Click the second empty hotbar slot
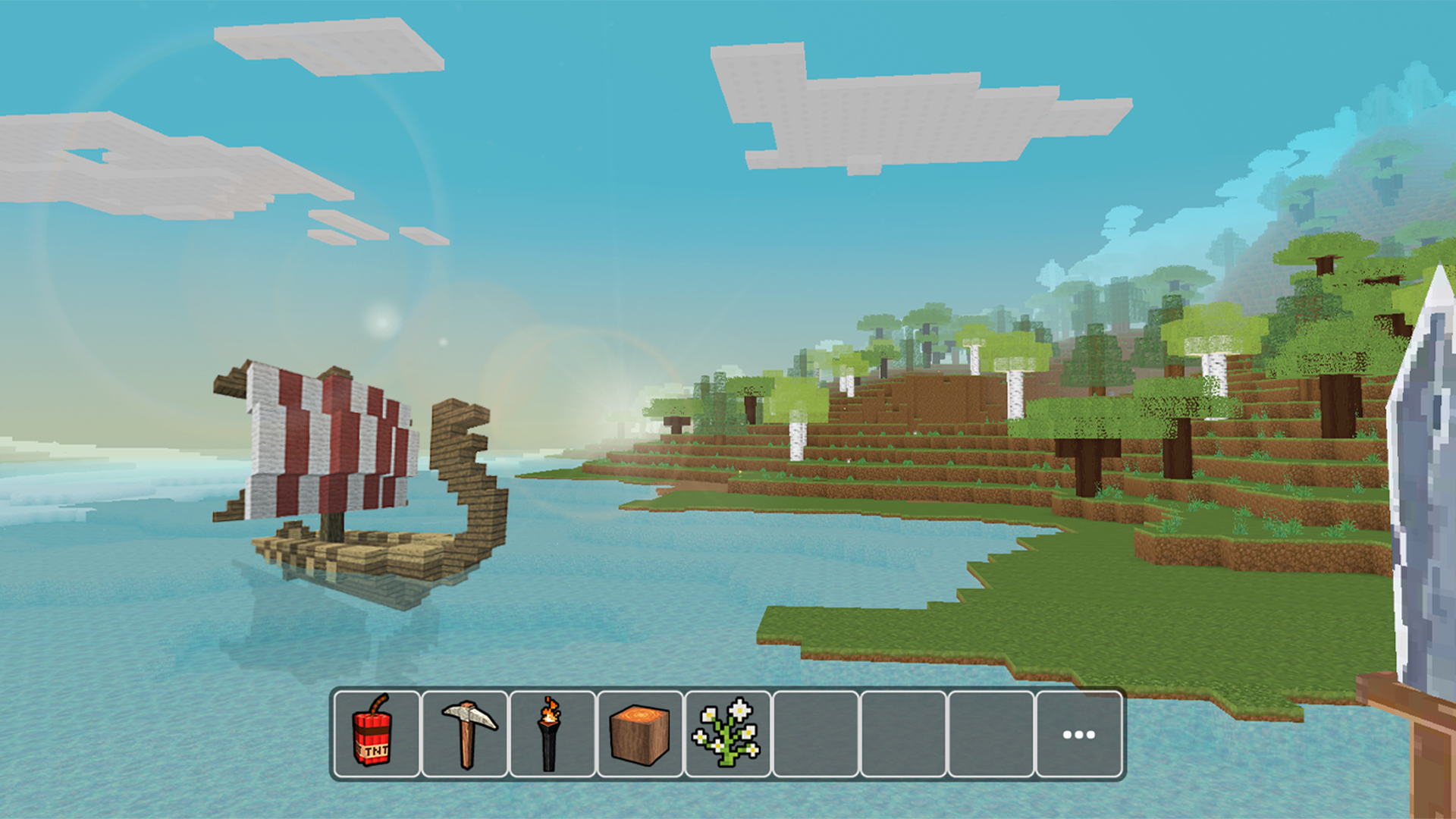 tap(903, 732)
